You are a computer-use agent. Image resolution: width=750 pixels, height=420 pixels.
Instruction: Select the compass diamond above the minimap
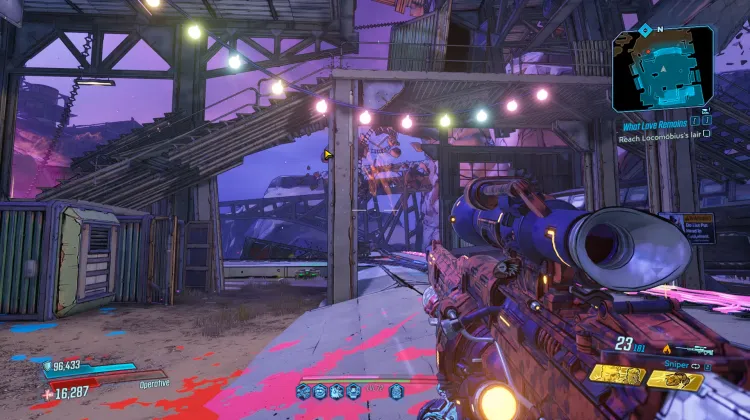coord(644,29)
